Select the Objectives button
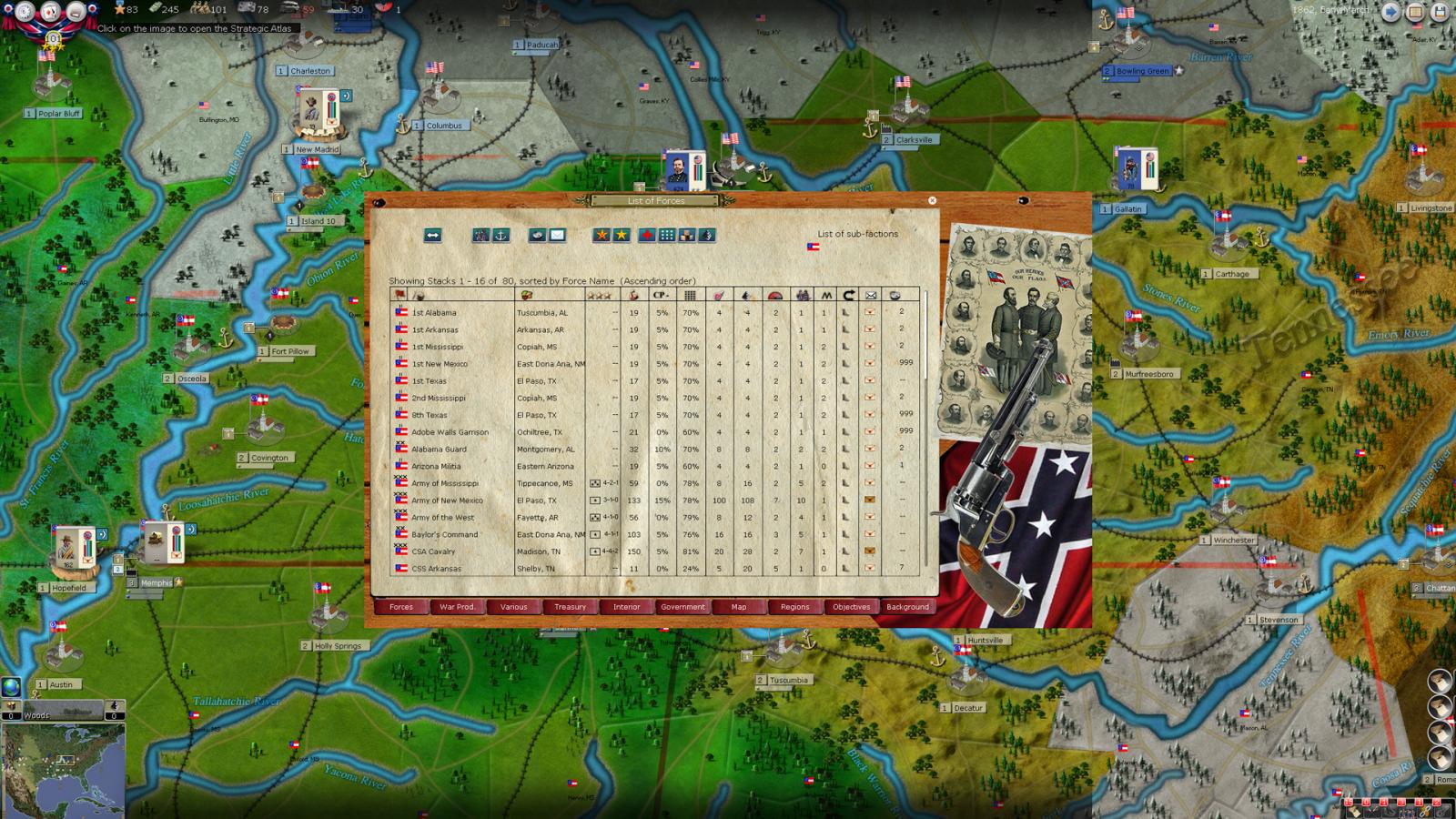Viewport: 1456px width, 819px height. pyautogui.click(x=850, y=607)
